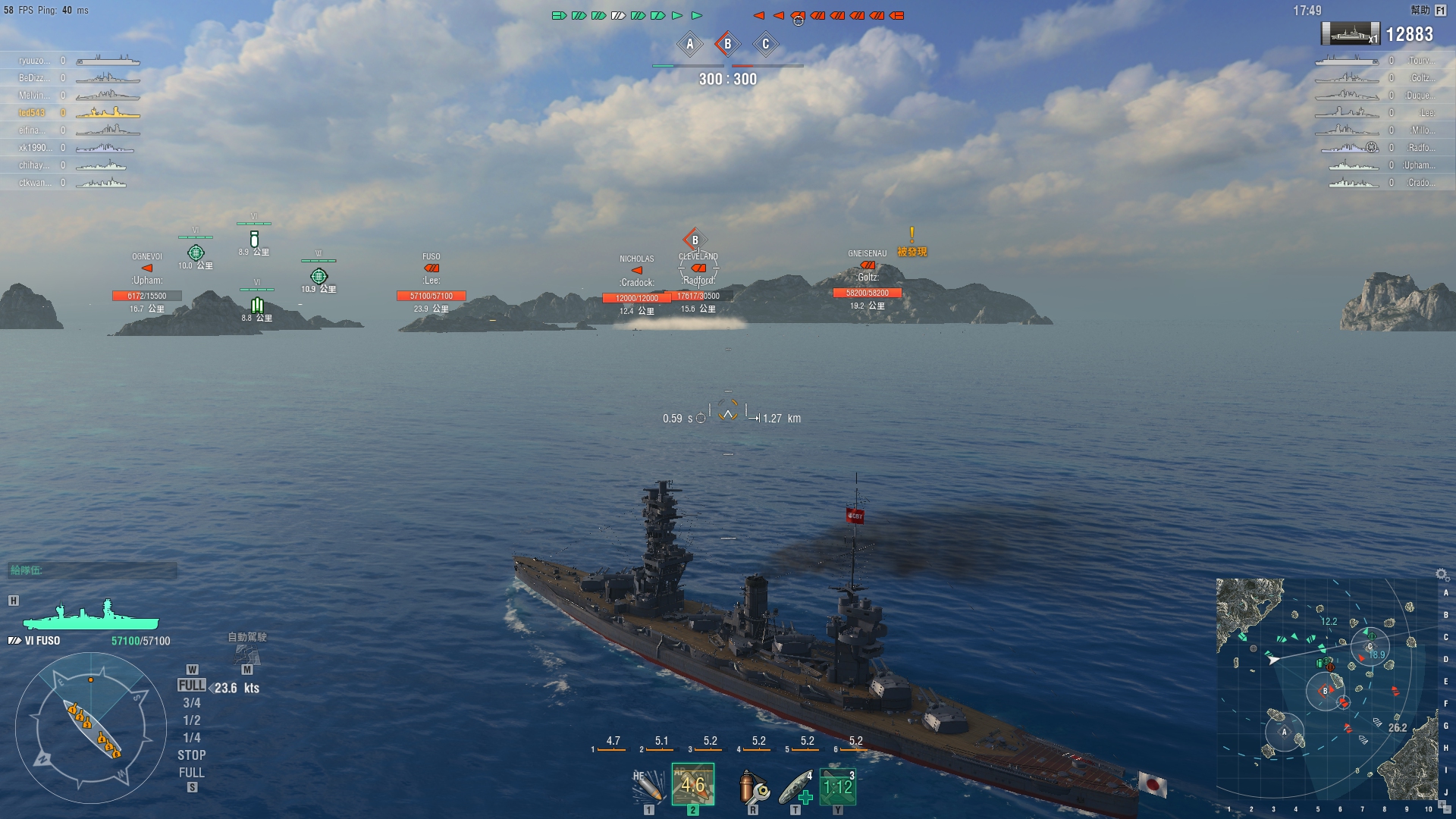Click the aircraft consumable on cooldown

pyautogui.click(x=837, y=786)
